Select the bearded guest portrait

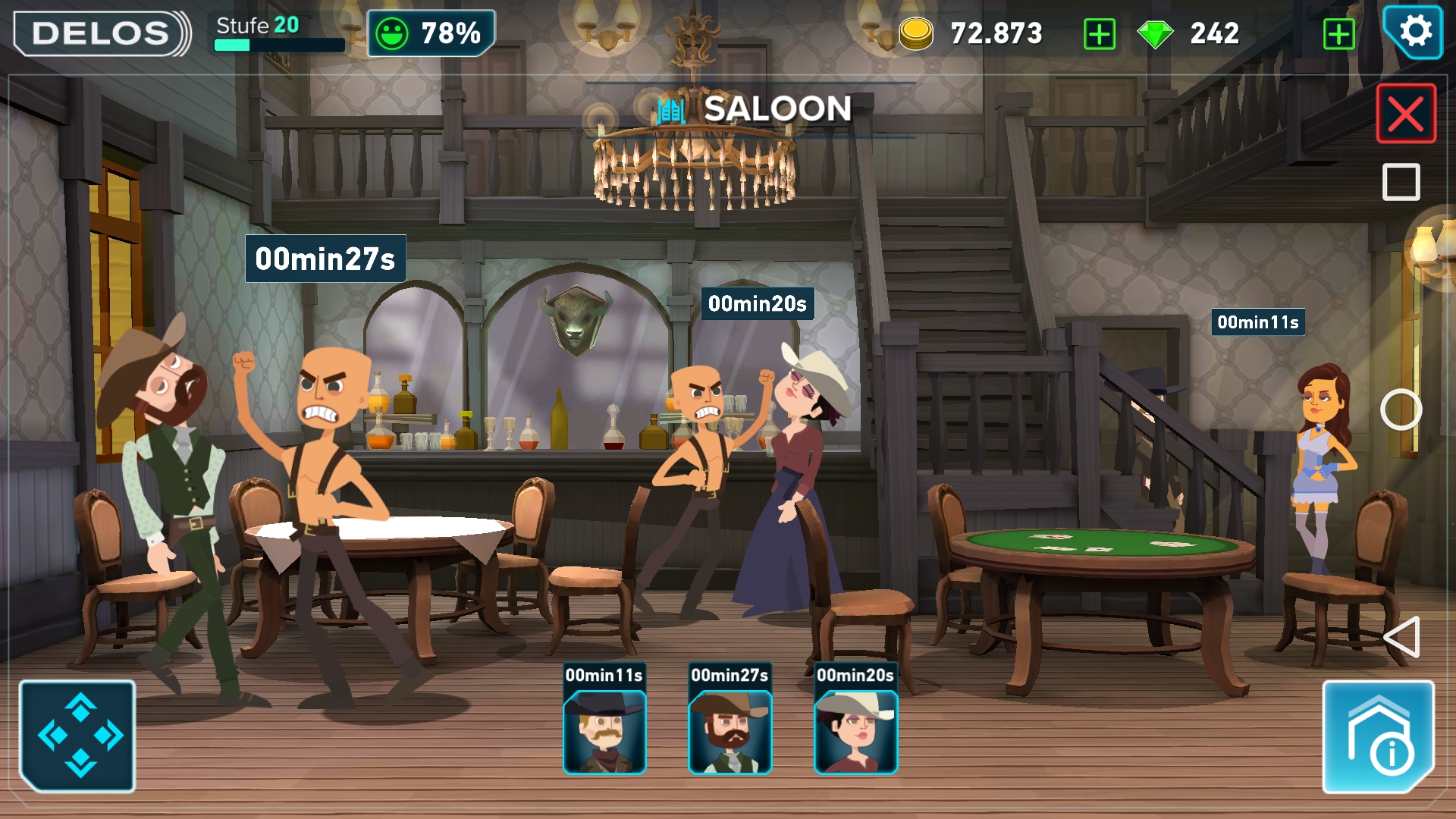[x=730, y=732]
